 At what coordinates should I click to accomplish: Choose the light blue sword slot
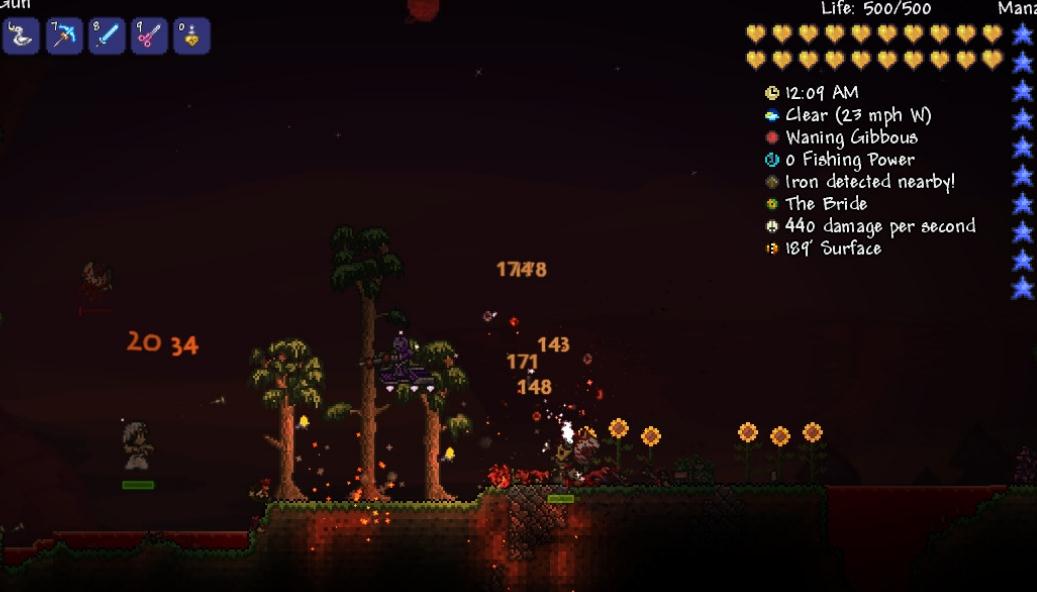106,36
